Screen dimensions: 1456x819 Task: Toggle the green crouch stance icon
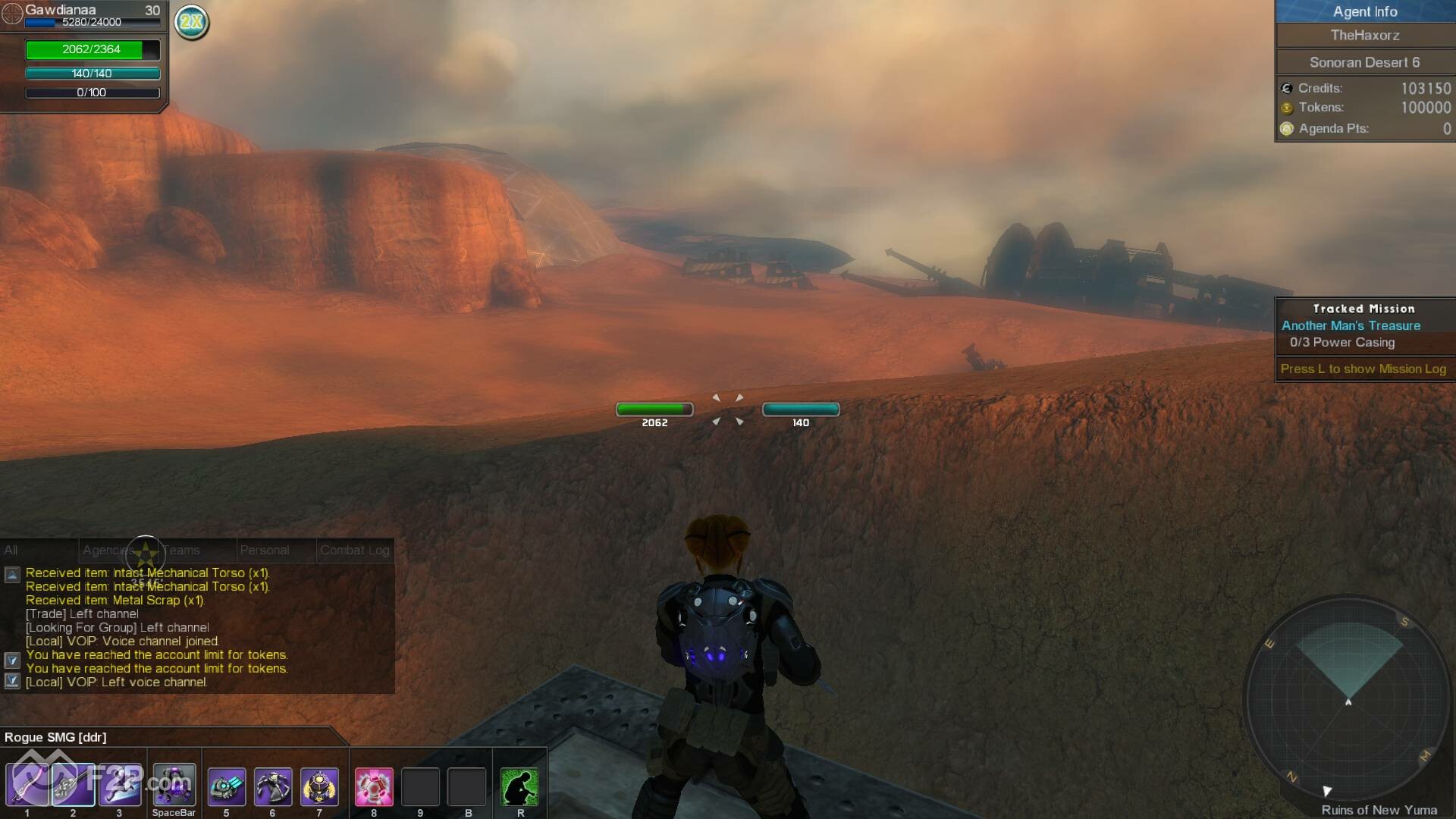pos(520,786)
